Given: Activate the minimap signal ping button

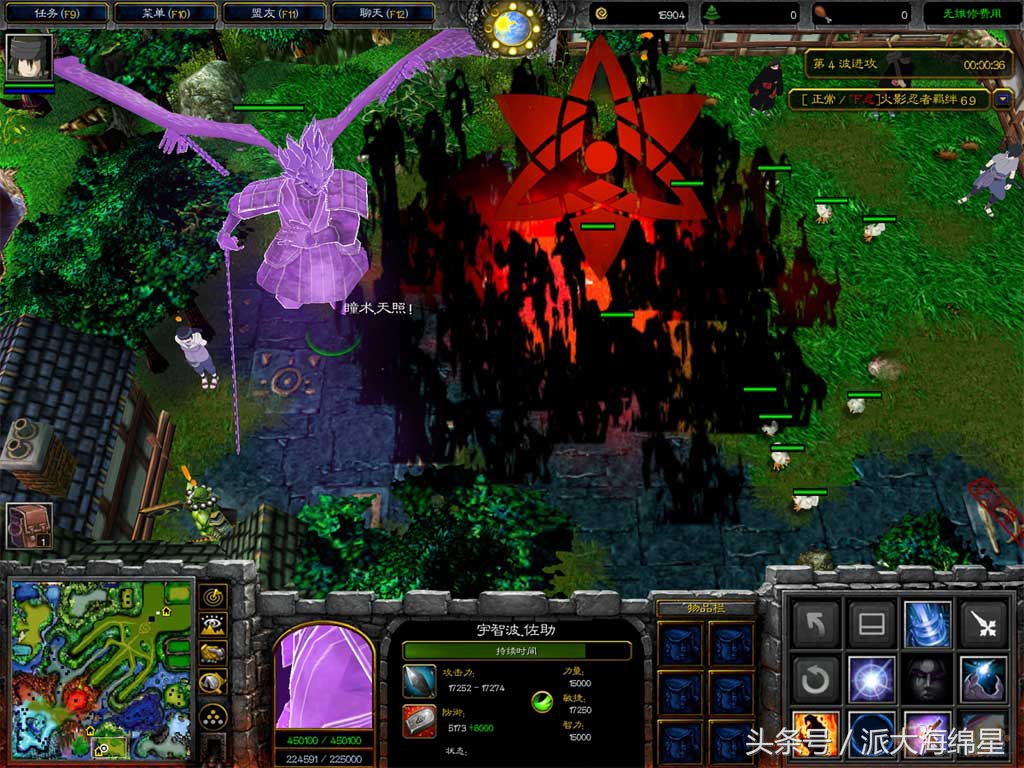Looking at the screenshot, I should click(213, 597).
